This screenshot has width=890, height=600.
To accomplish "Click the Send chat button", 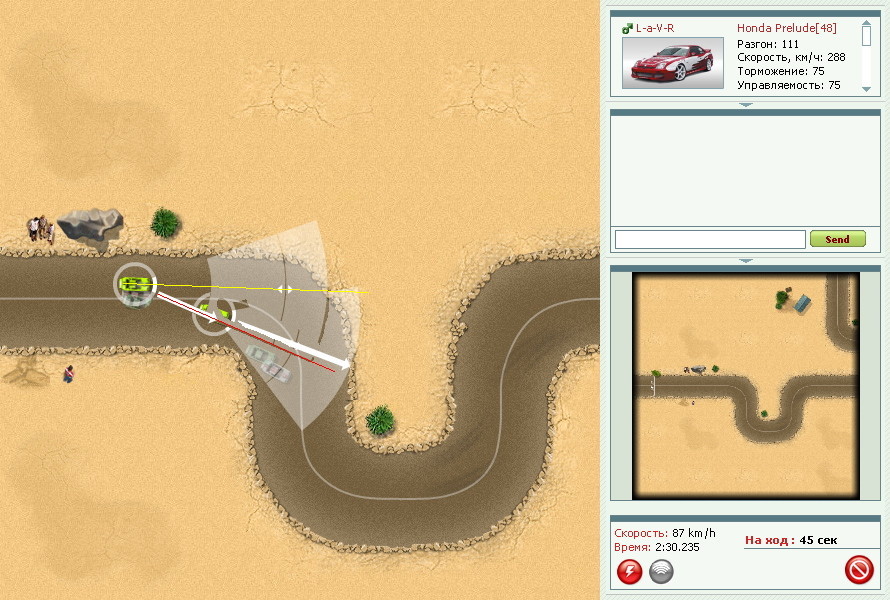I will [837, 239].
